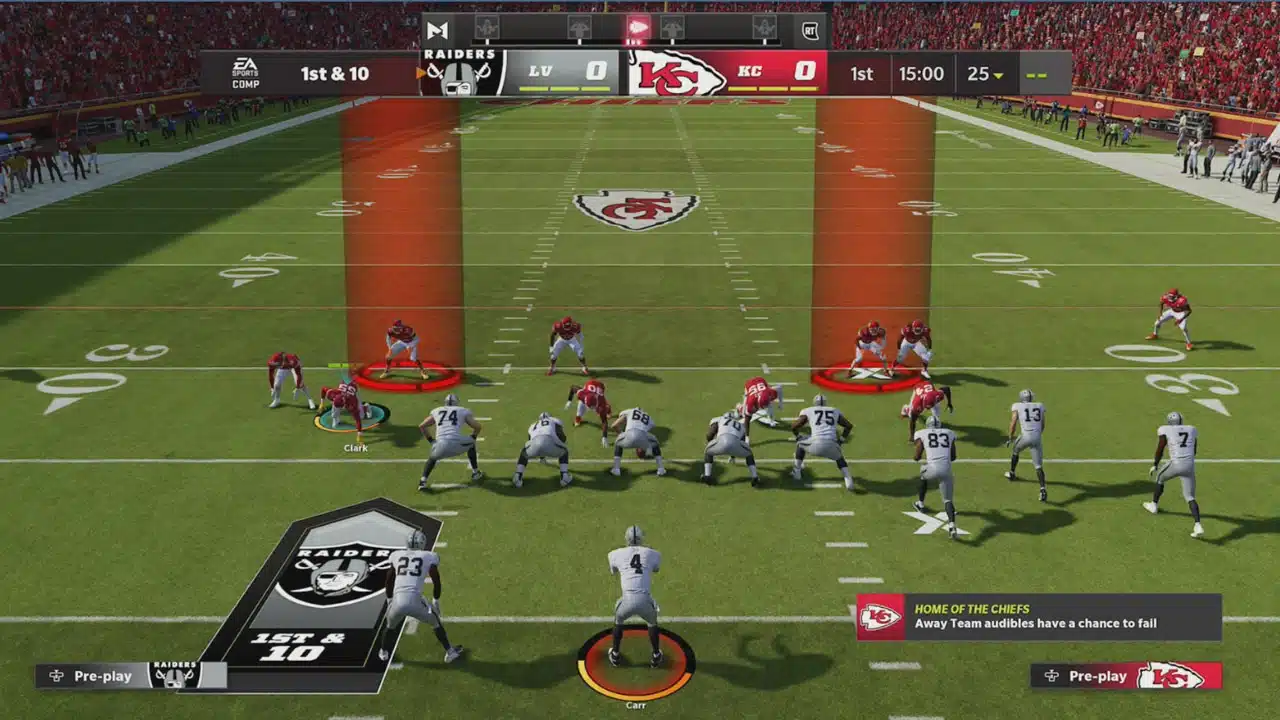Click the Raiders logo on the scoreboard
This screenshot has width=1280, height=720.
(x=459, y=73)
